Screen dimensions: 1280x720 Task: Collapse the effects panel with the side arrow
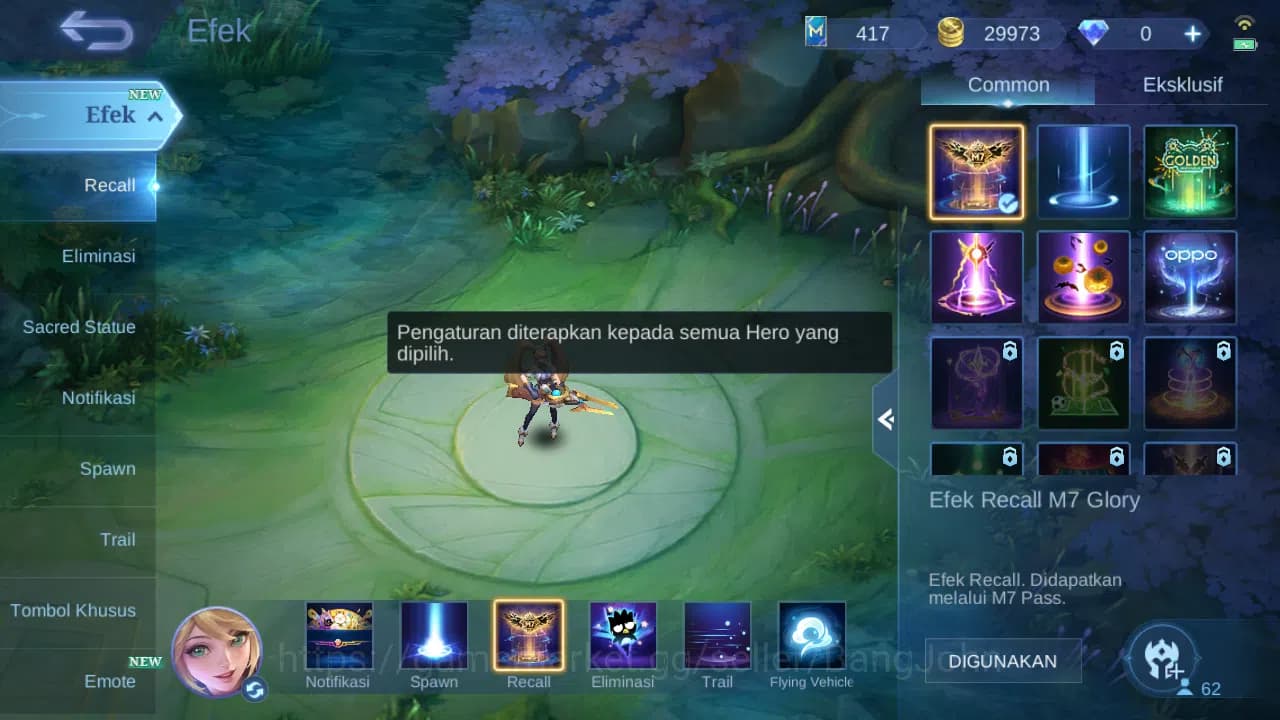point(886,420)
